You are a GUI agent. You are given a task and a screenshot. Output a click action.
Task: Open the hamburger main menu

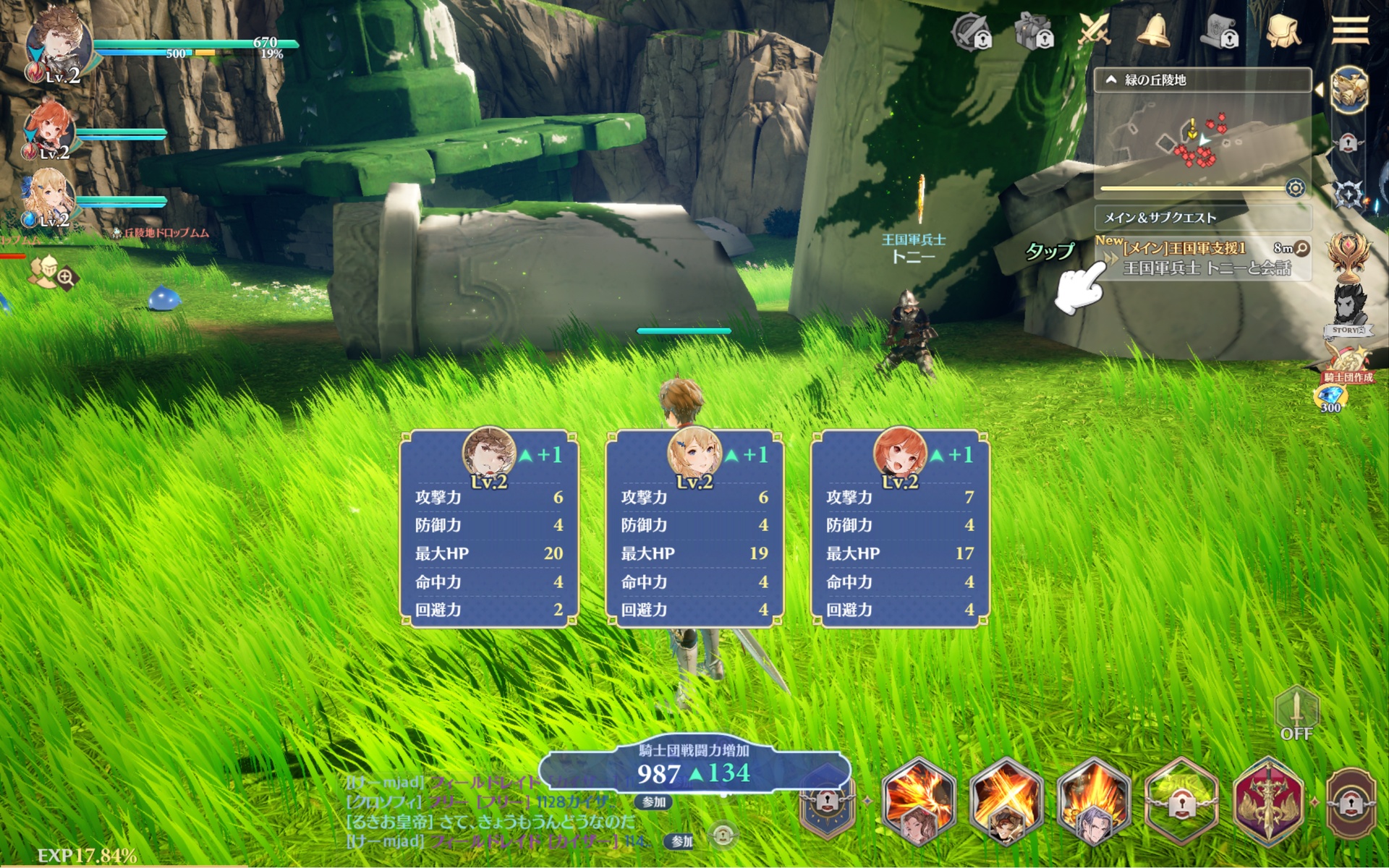click(1350, 30)
